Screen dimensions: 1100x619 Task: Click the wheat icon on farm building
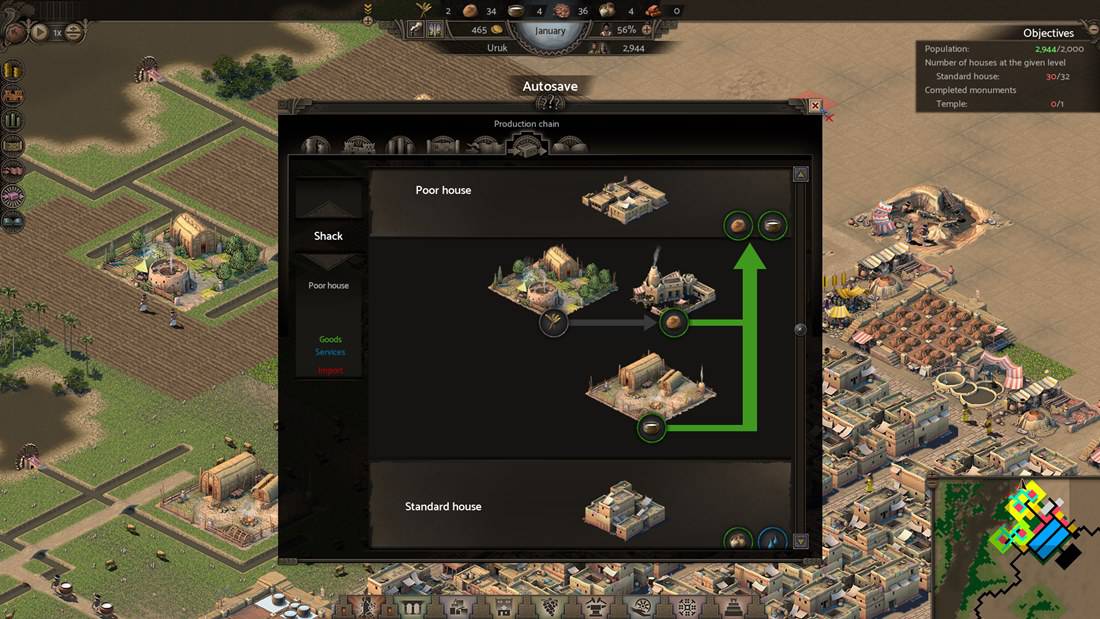pyautogui.click(x=553, y=322)
